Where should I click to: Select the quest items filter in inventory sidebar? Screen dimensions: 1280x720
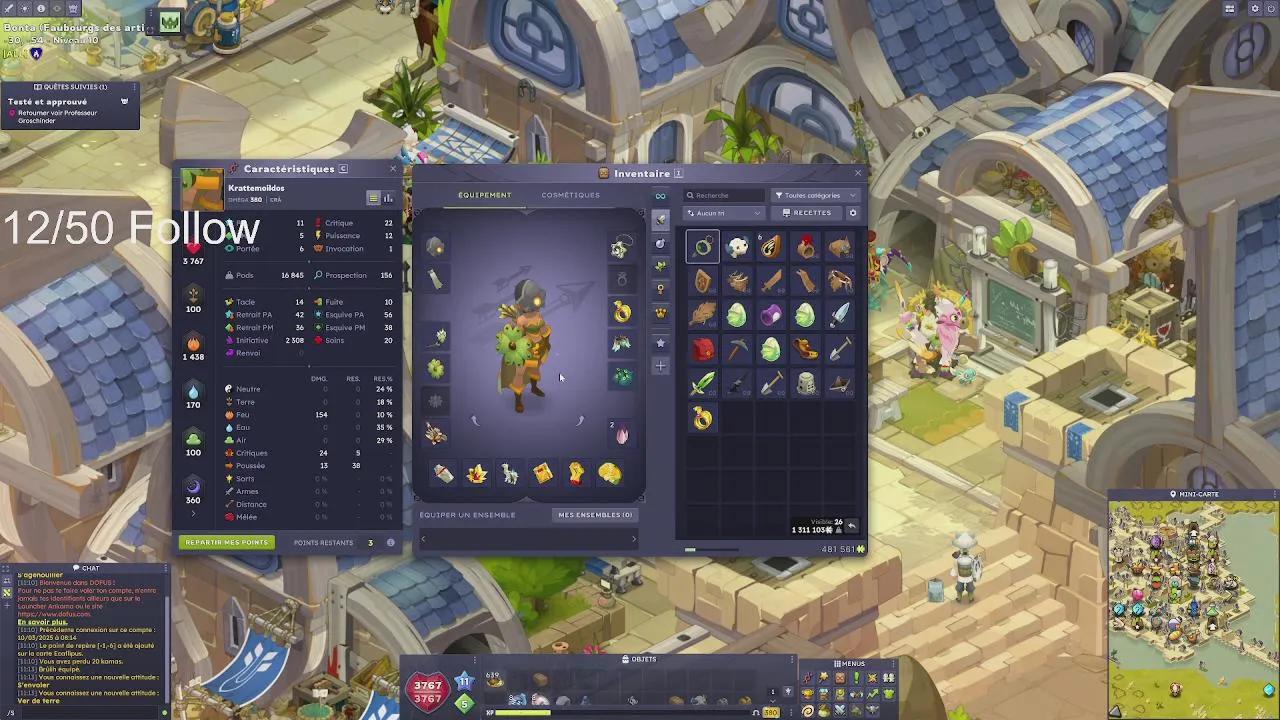pos(660,290)
